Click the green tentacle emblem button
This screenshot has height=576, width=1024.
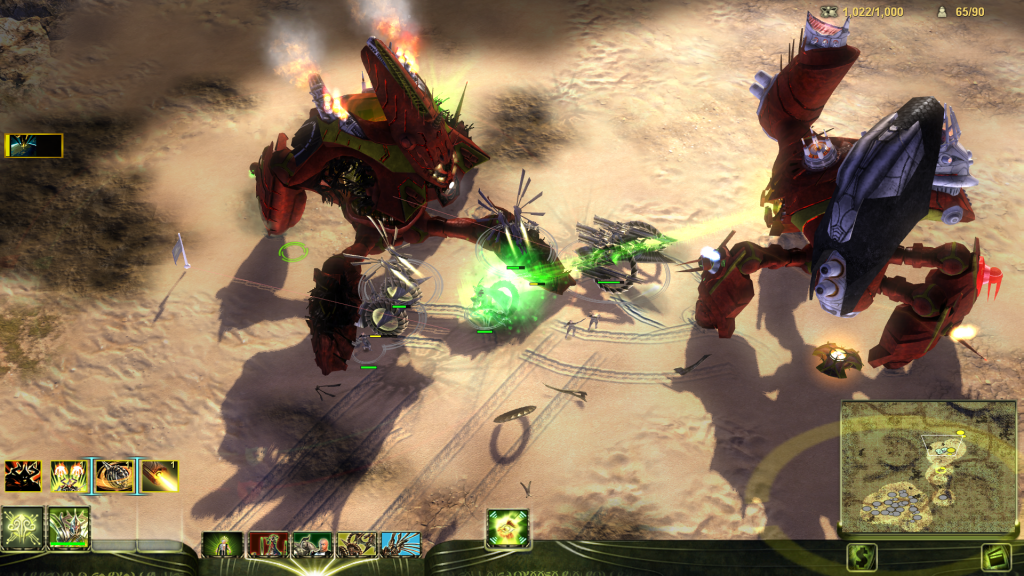(x=22, y=526)
